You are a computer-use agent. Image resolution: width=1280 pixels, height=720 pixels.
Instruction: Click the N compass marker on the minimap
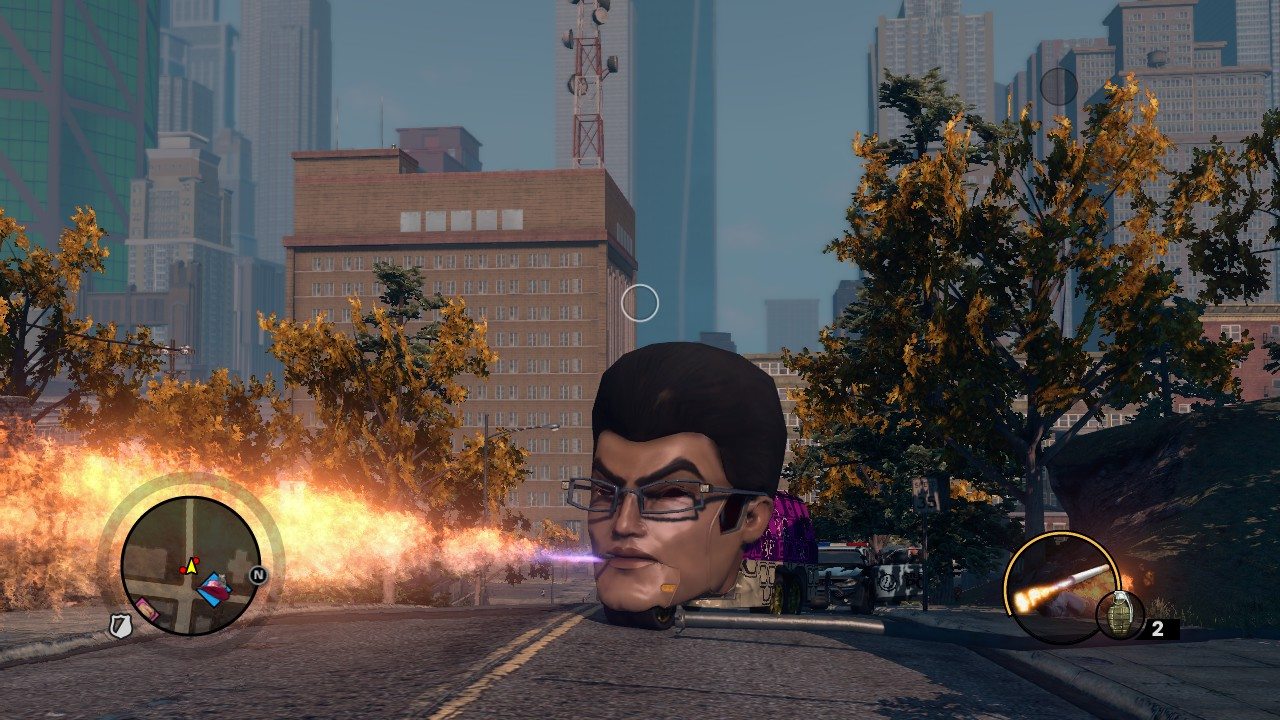[258, 575]
